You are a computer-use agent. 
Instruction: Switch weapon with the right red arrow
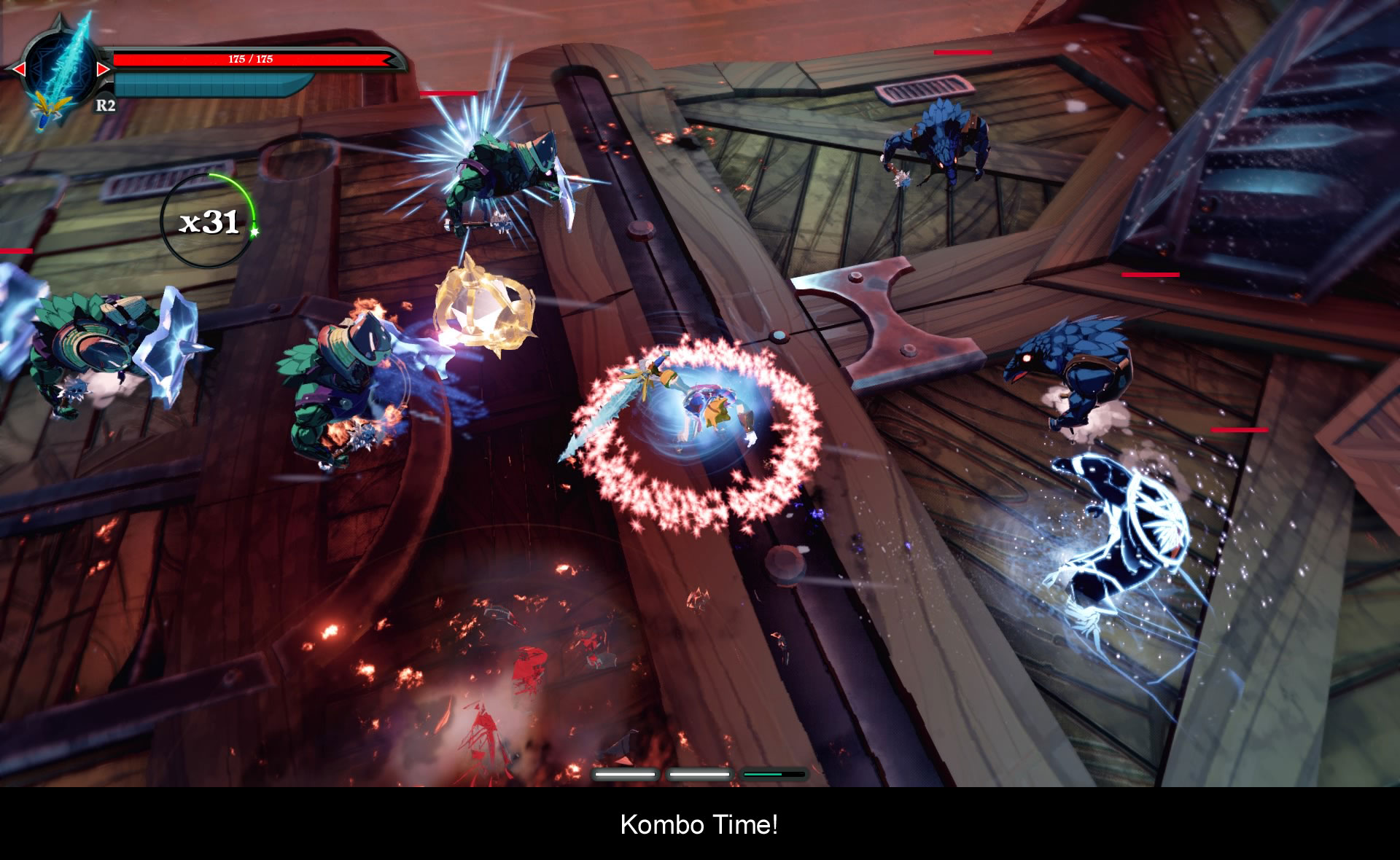[x=103, y=69]
